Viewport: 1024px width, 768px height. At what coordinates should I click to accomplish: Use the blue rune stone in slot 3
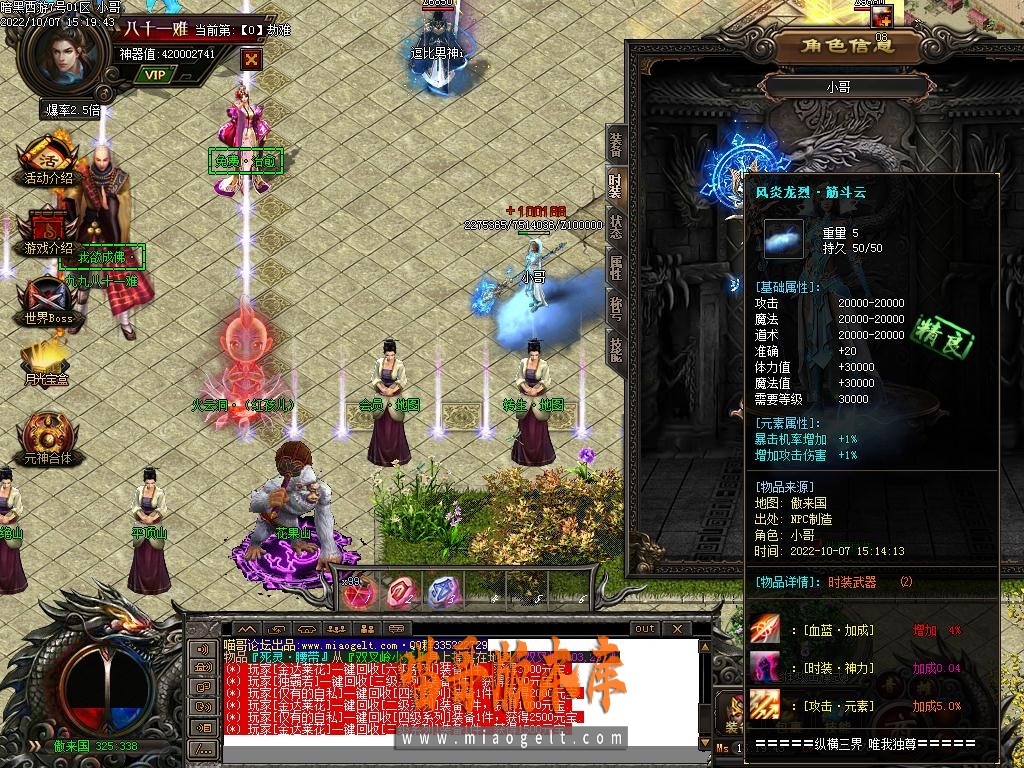pos(442,593)
